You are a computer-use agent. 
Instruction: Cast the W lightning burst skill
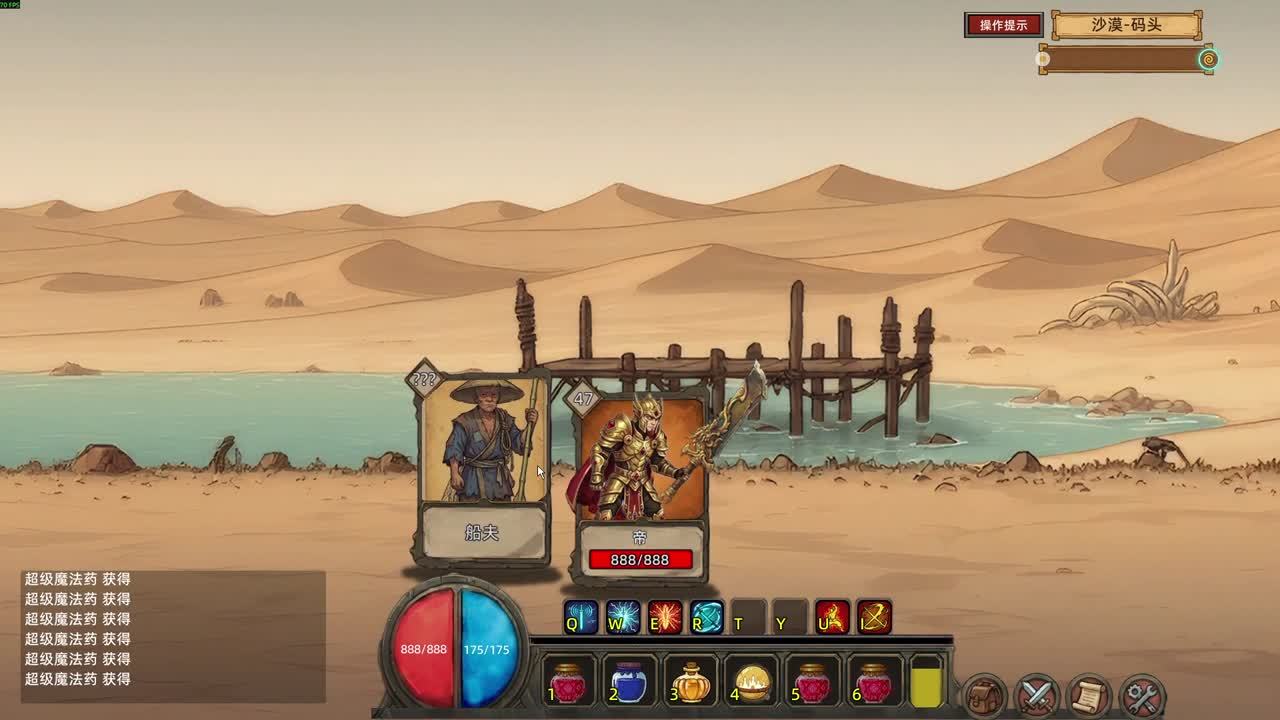pyautogui.click(x=623, y=617)
